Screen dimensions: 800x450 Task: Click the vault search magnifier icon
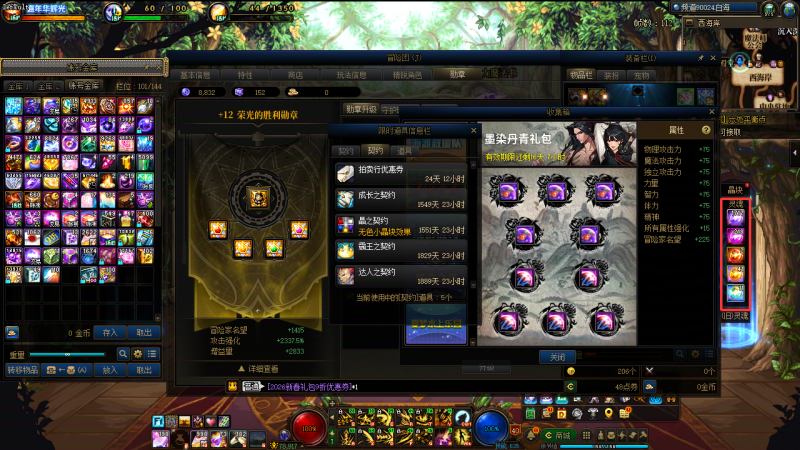[124, 354]
